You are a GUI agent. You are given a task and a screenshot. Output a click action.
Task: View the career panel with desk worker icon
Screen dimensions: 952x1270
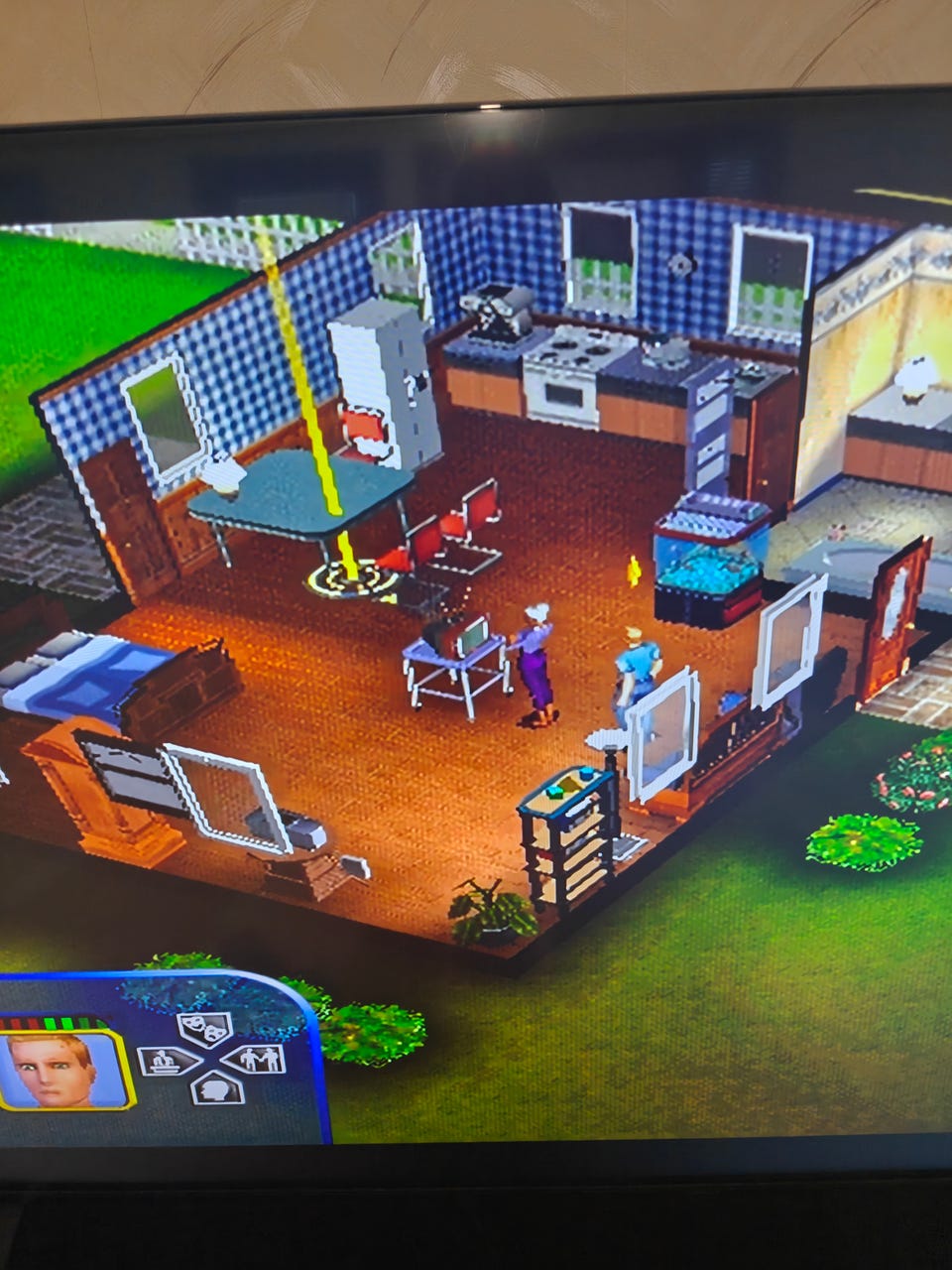click(x=168, y=1061)
